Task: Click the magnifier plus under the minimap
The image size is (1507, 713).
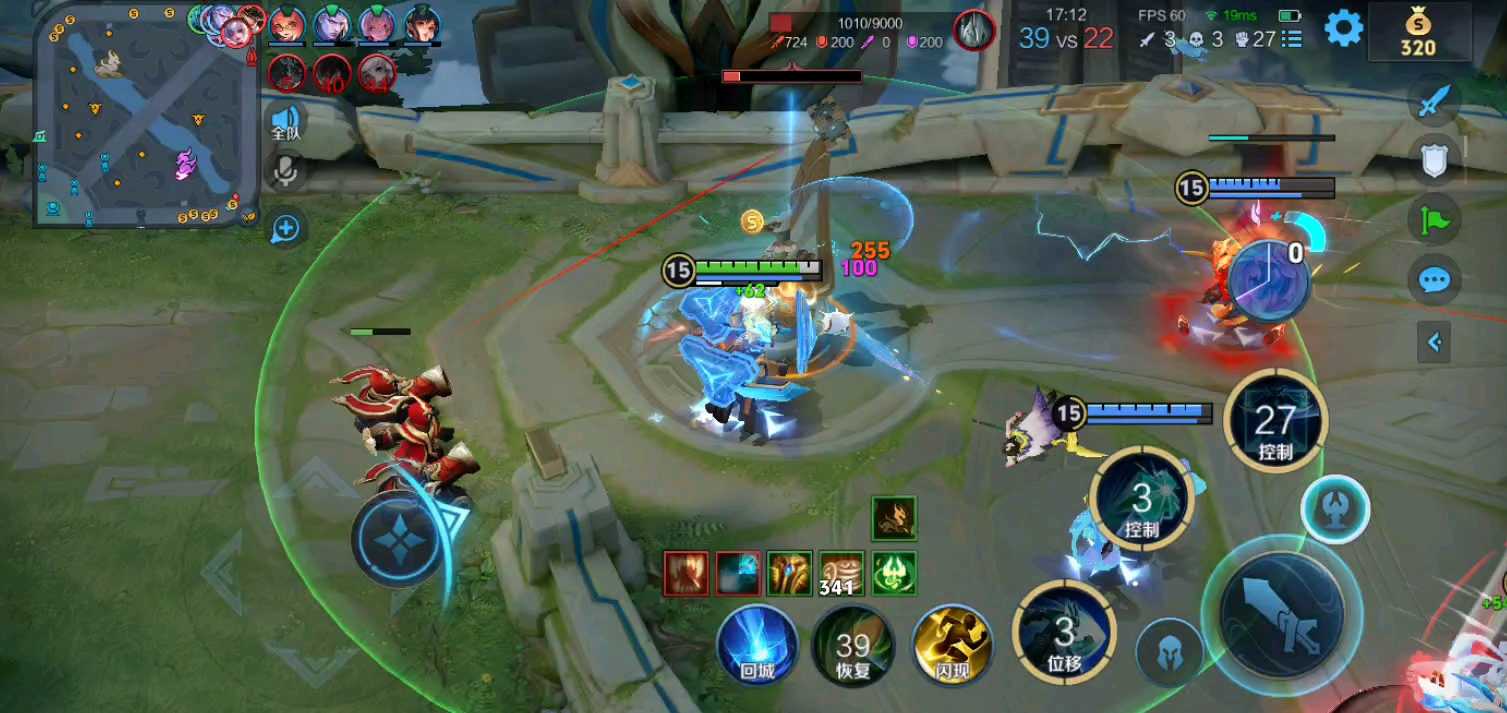Action: pos(286,228)
